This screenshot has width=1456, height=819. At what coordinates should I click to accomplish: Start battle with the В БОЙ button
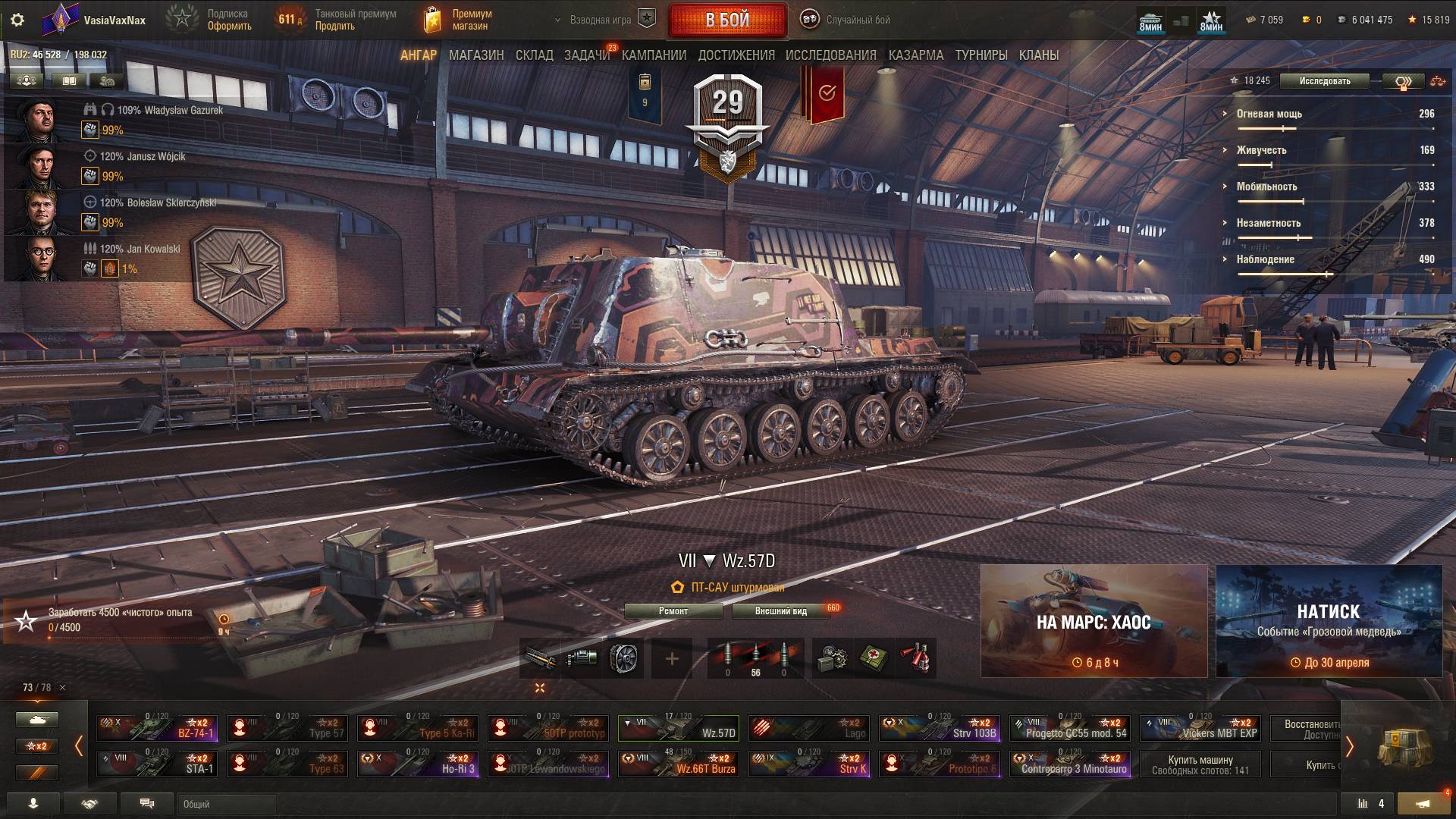727,20
